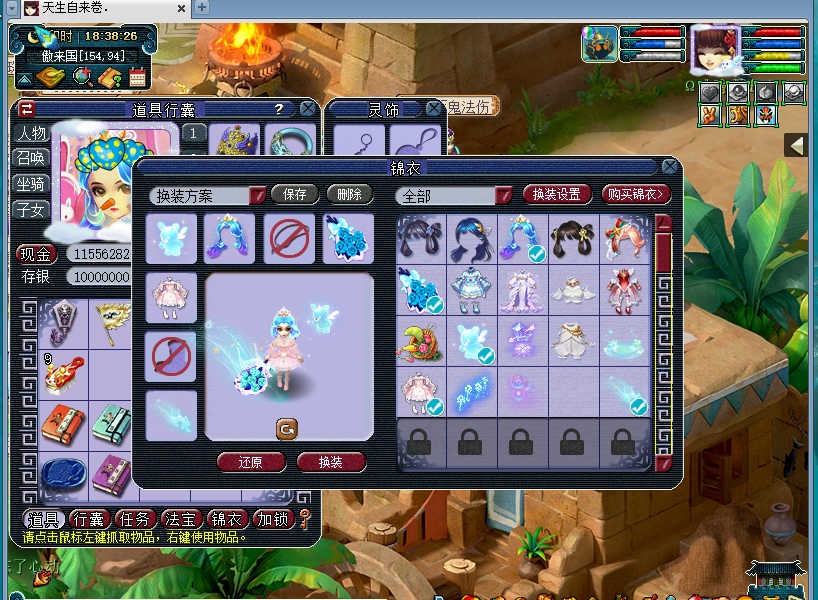Select the fruit basket item in wardrobe grid
This screenshot has height=600, width=818.
(421, 340)
